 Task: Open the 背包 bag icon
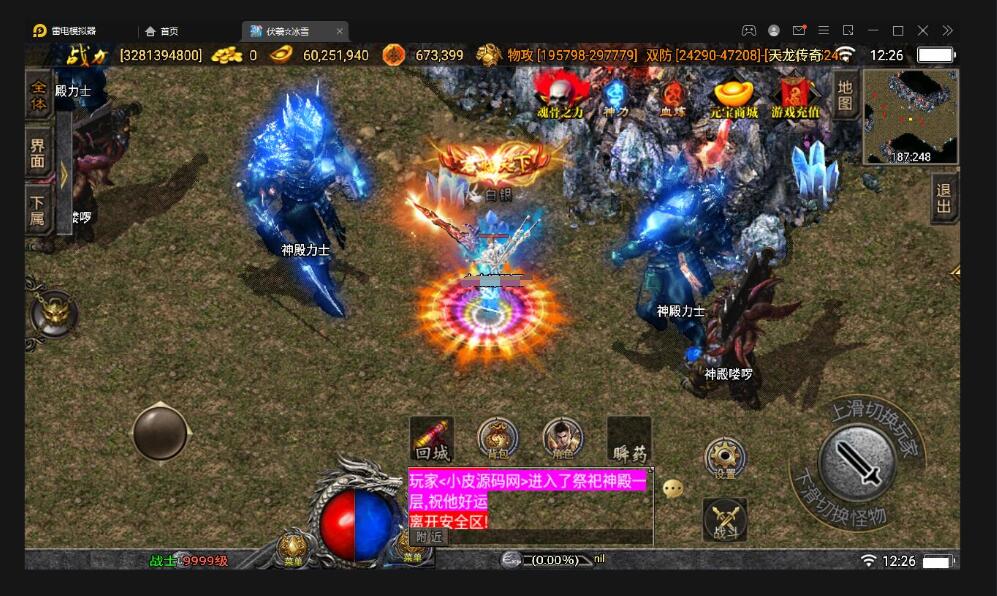click(x=498, y=438)
